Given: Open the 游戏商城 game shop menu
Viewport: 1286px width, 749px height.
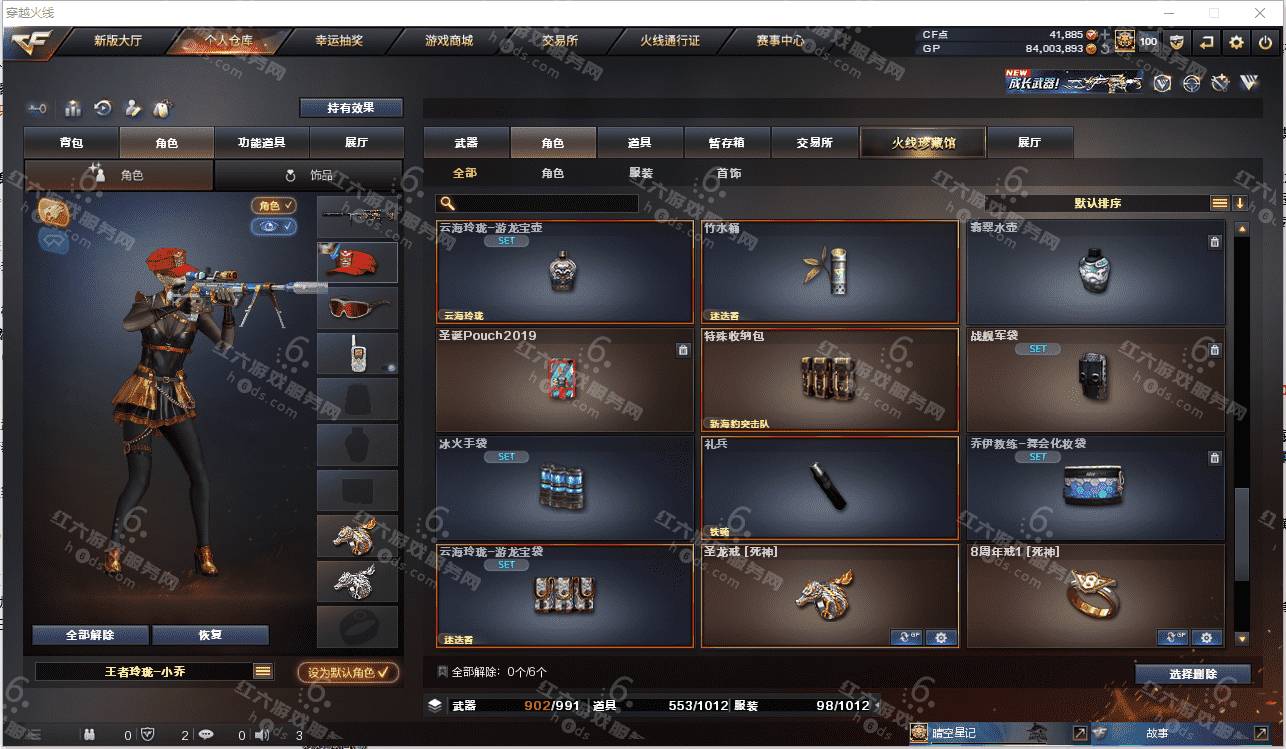Looking at the screenshot, I should 448,41.
